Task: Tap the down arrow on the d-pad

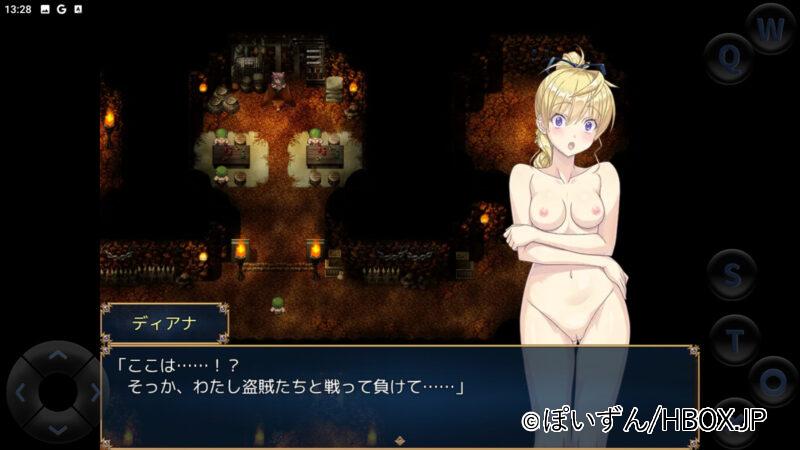Action: pyautogui.click(x=58, y=429)
